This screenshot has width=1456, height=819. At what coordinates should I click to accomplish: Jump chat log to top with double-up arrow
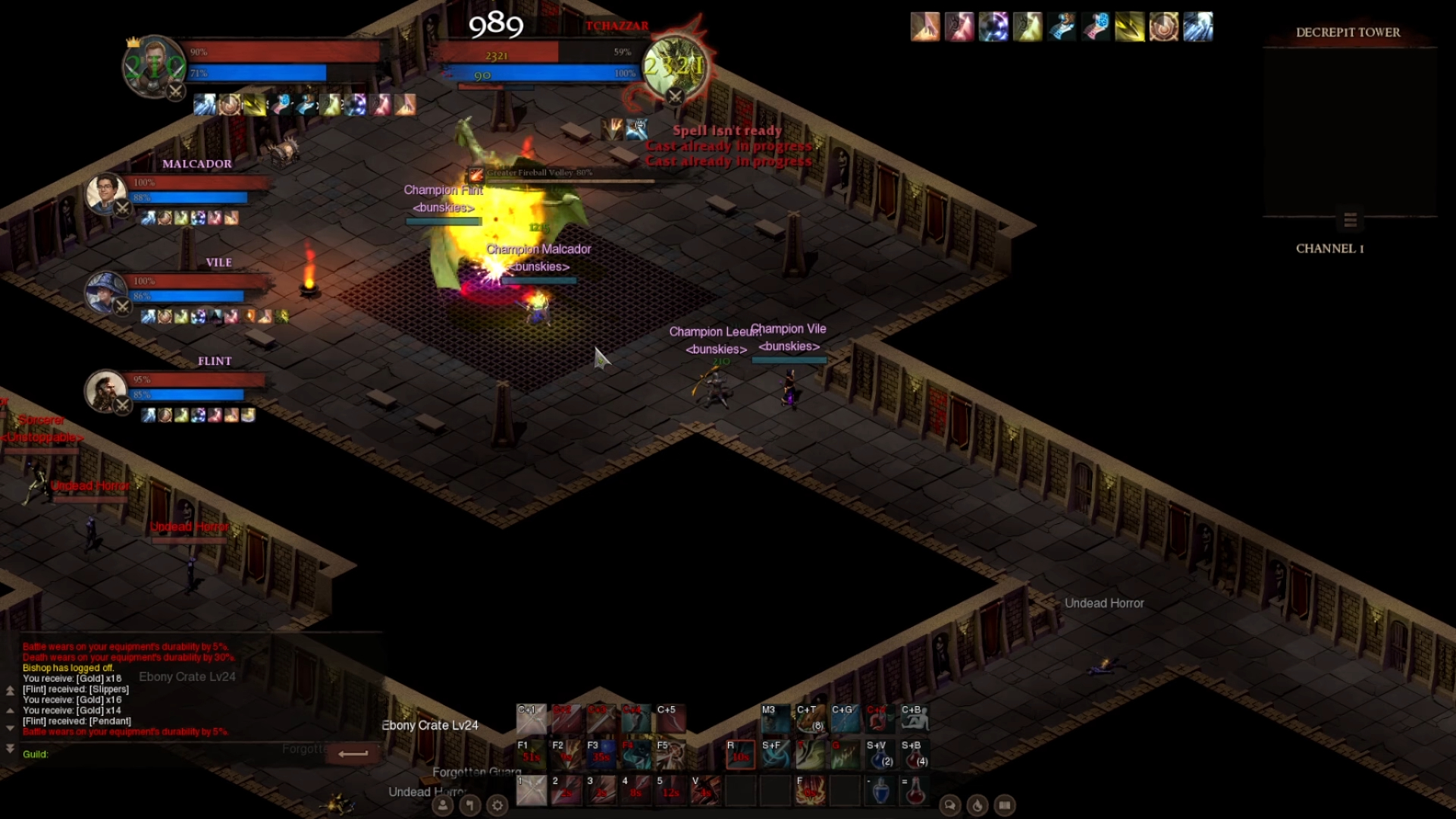[x=10, y=691]
